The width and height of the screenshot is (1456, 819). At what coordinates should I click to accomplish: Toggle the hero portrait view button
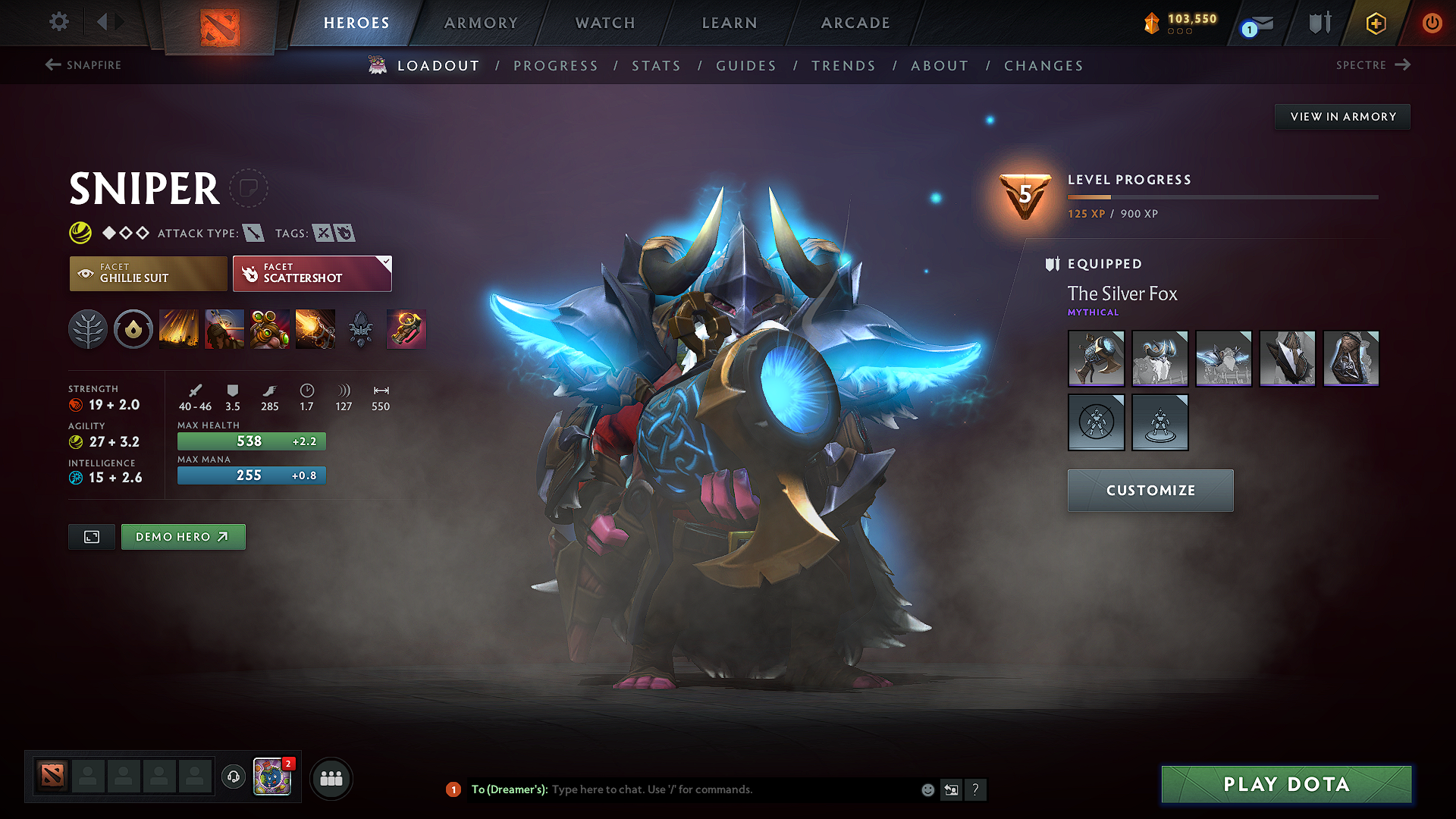point(91,536)
